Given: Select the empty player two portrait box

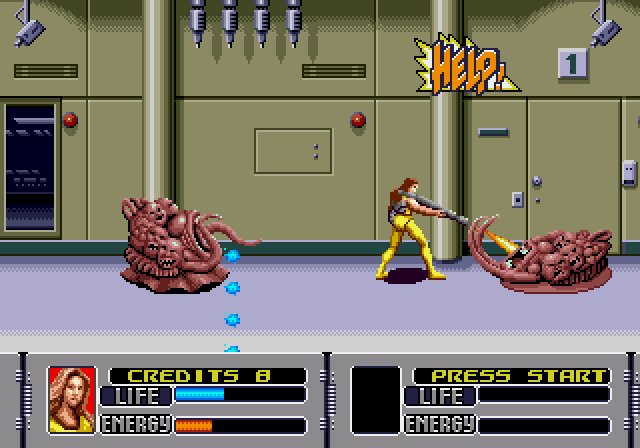Looking at the screenshot, I should [x=376, y=400].
